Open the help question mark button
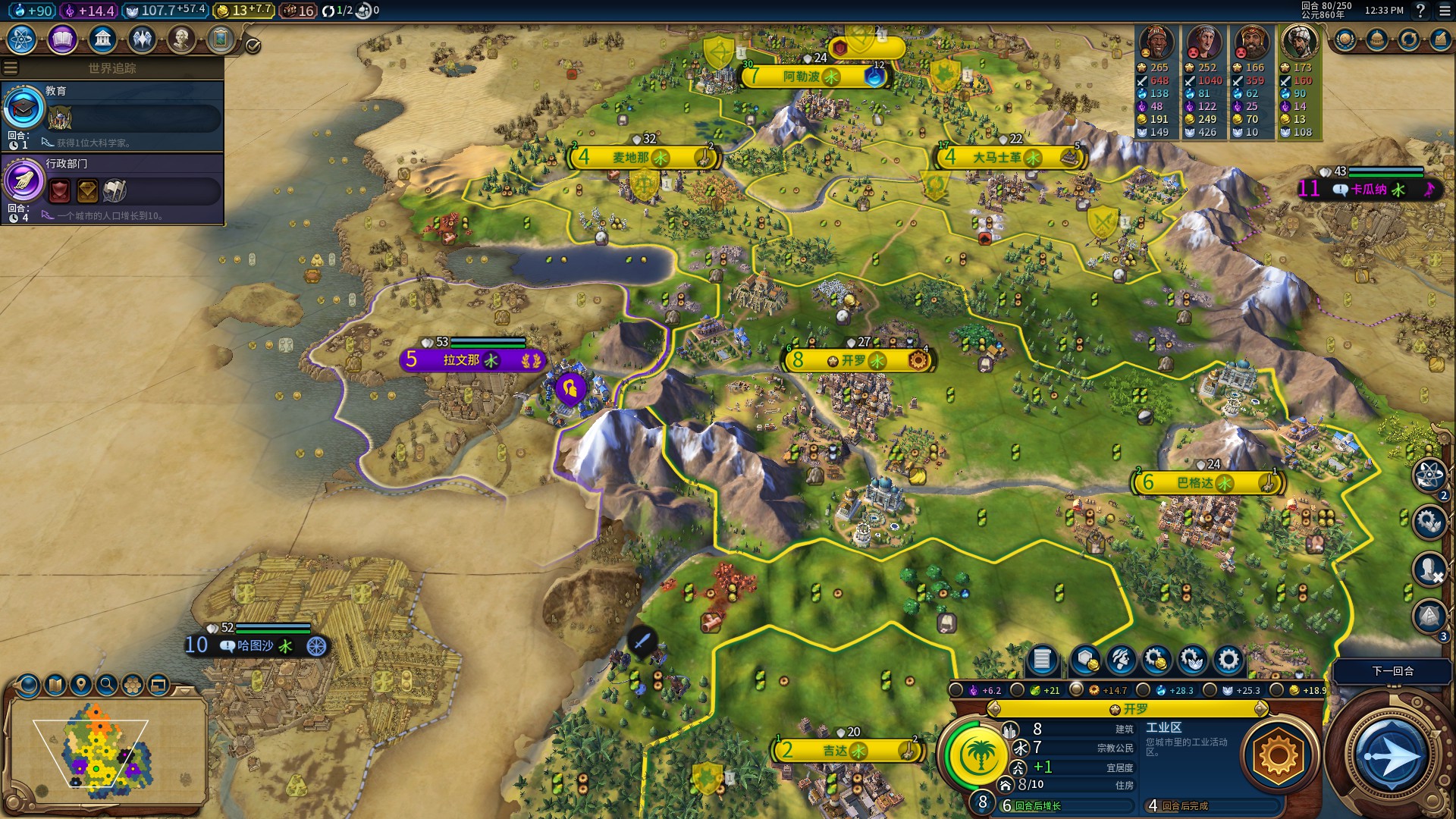This screenshot has height=819, width=1456. pos(1420,11)
